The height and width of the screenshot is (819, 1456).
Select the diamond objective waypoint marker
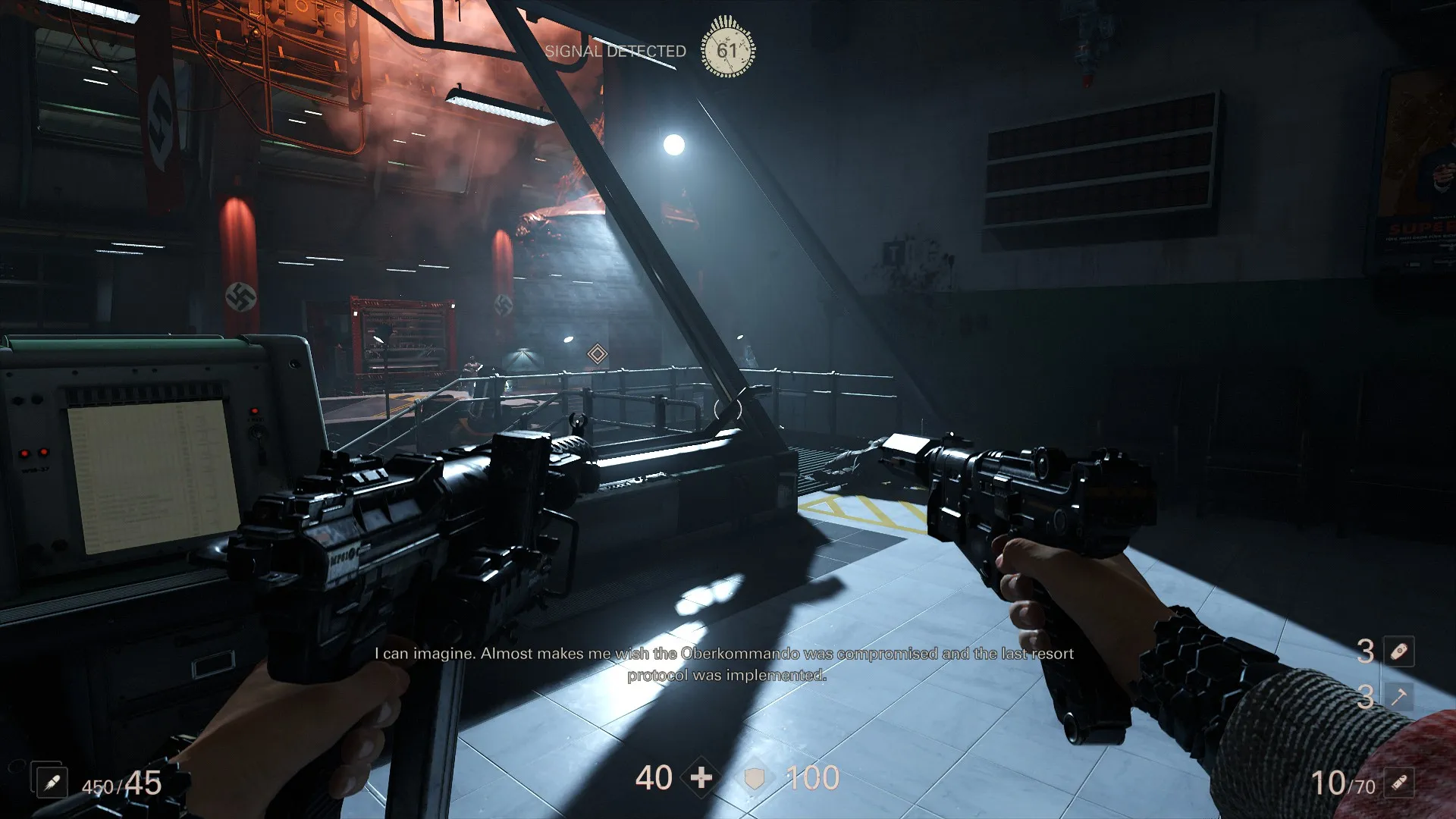point(598,353)
